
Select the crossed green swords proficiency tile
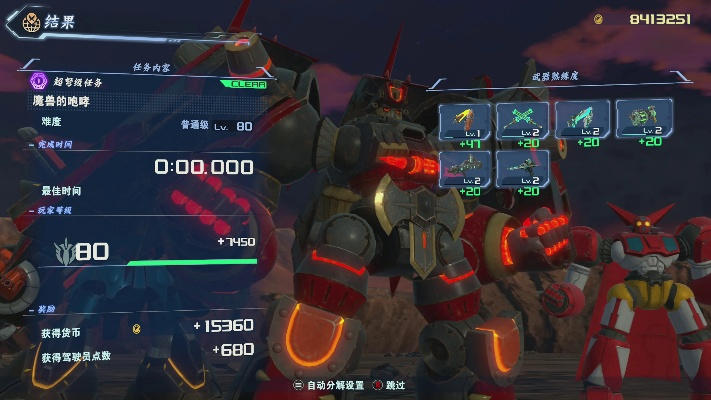(x=522, y=120)
